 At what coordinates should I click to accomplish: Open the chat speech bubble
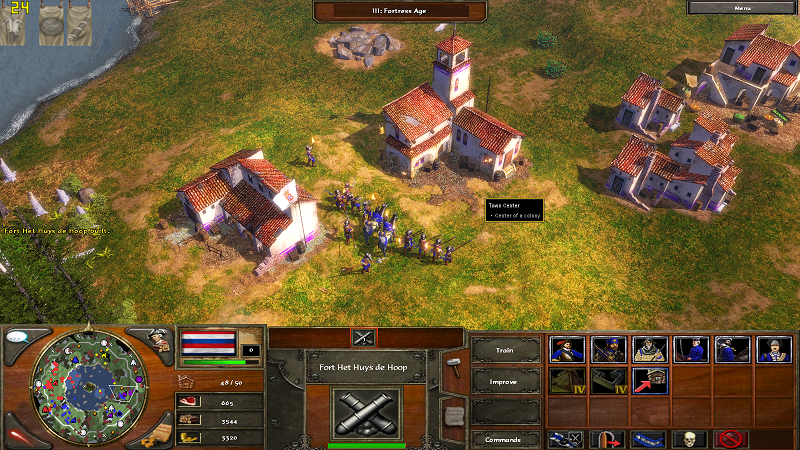[x=18, y=336]
